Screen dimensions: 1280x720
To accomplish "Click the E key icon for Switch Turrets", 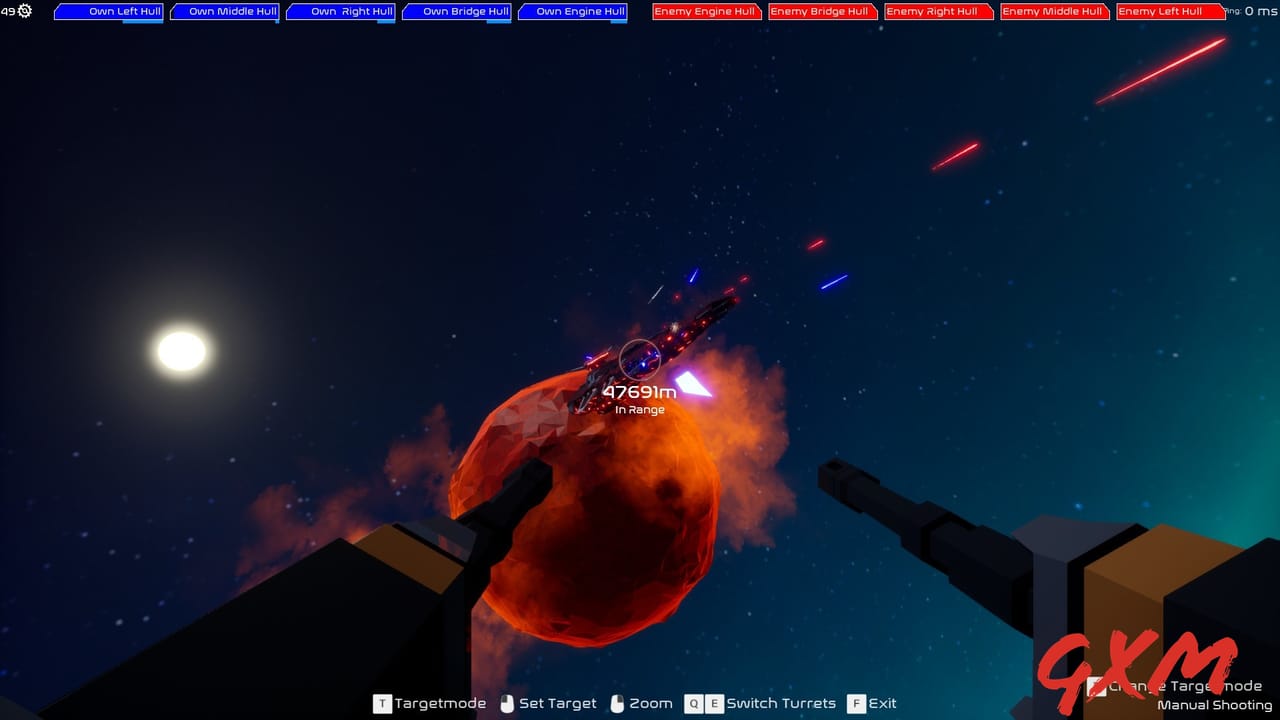I will tap(715, 703).
